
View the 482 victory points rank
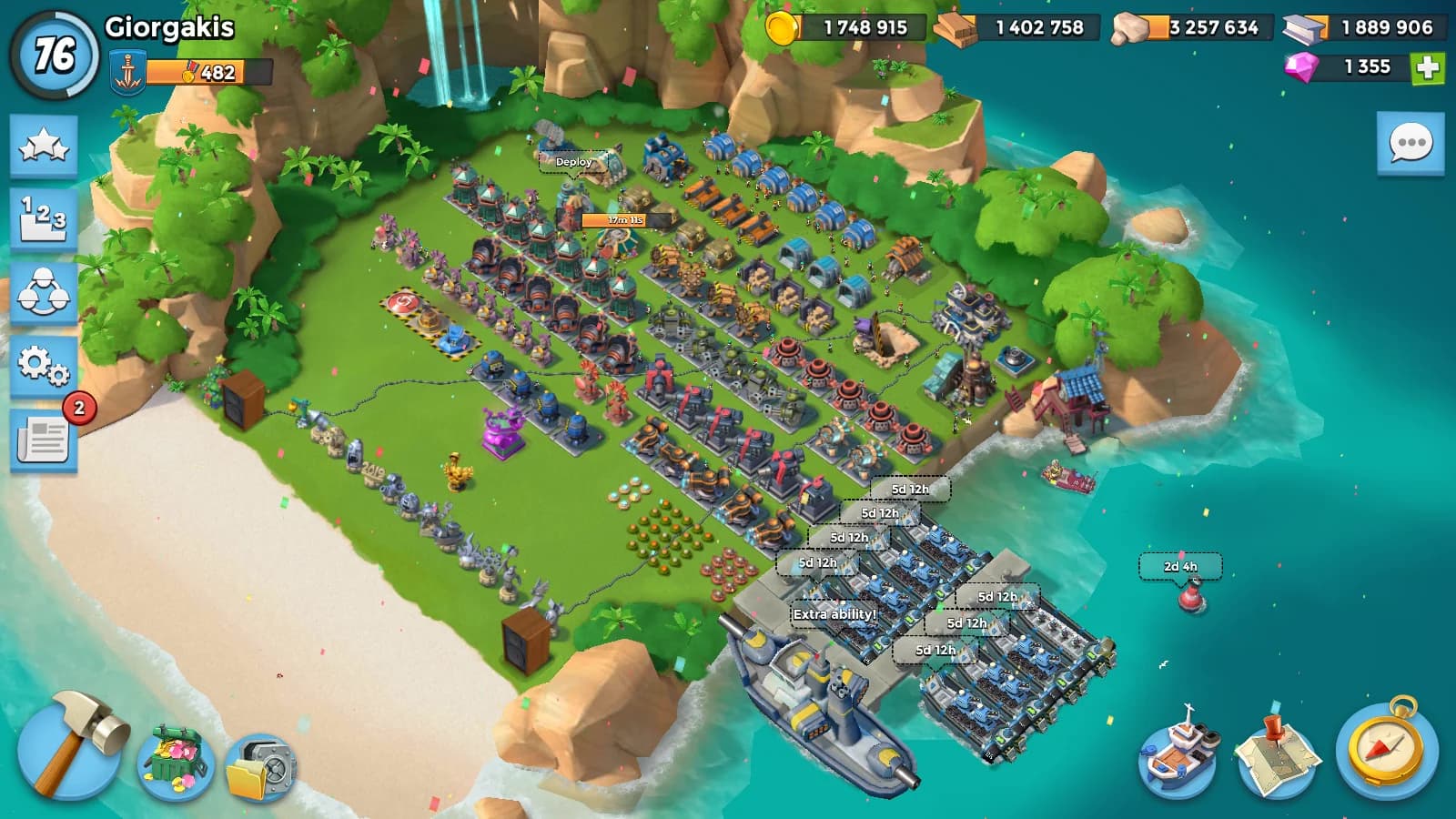pos(207,72)
